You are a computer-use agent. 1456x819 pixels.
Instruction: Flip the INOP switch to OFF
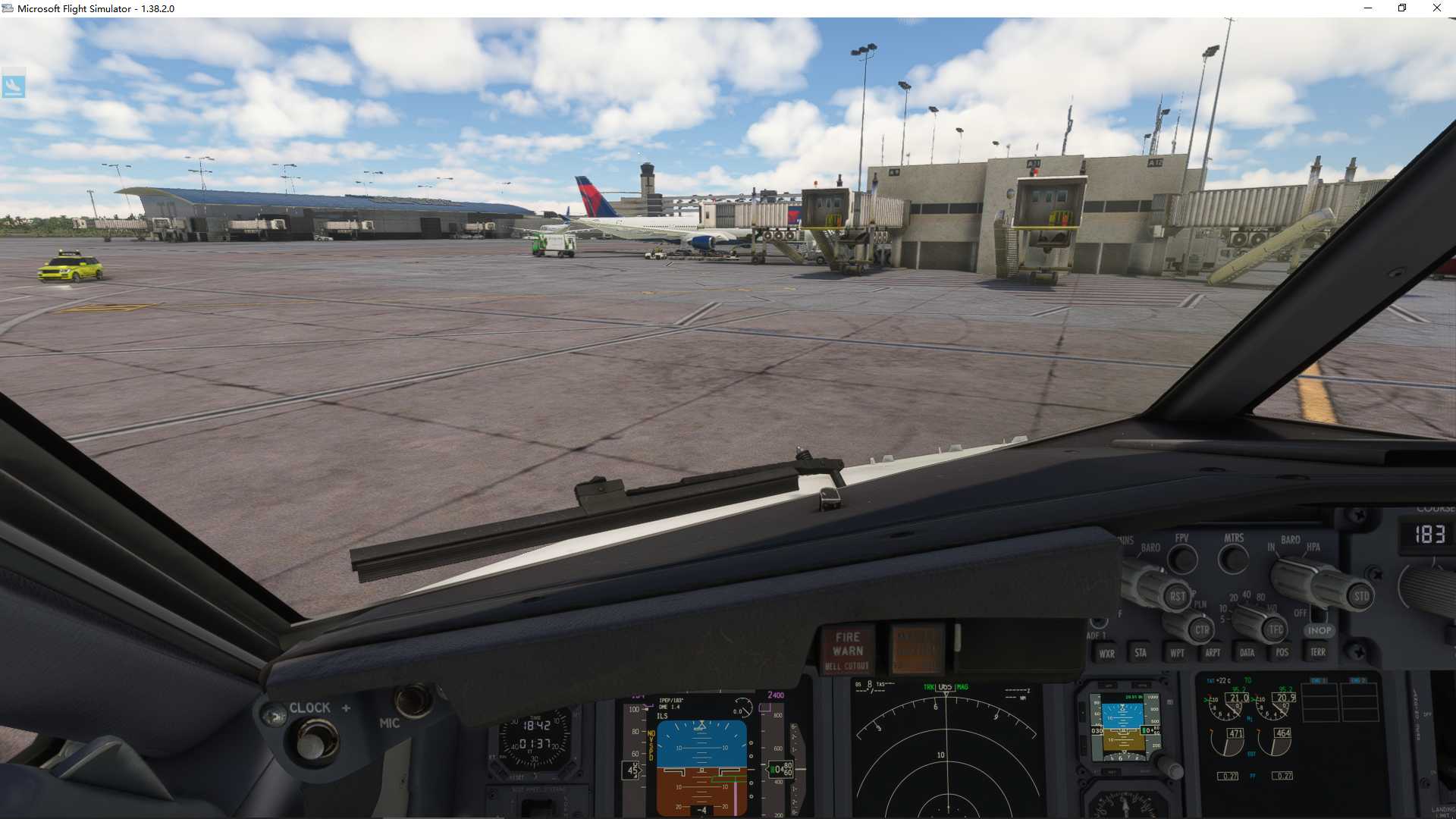1319,614
